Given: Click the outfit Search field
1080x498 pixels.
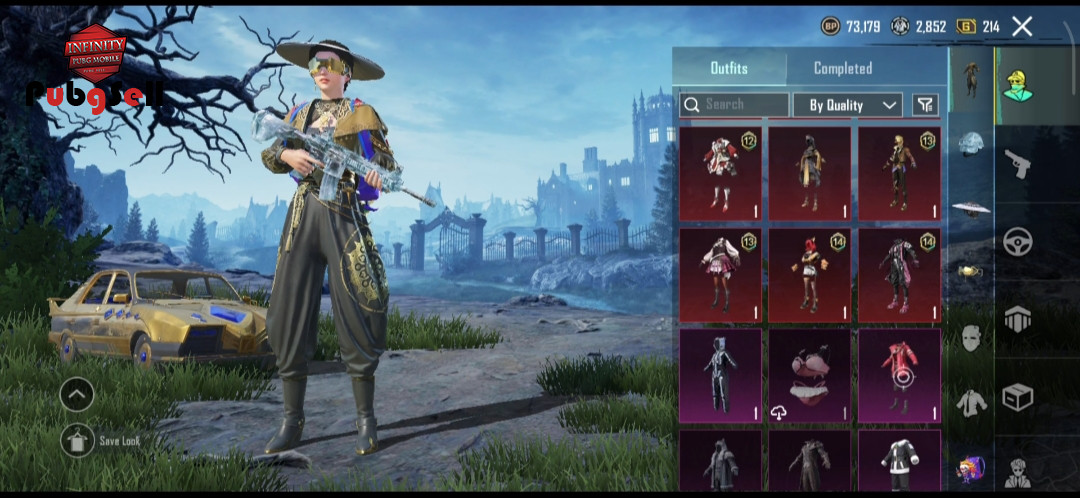Looking at the screenshot, I should click(734, 104).
